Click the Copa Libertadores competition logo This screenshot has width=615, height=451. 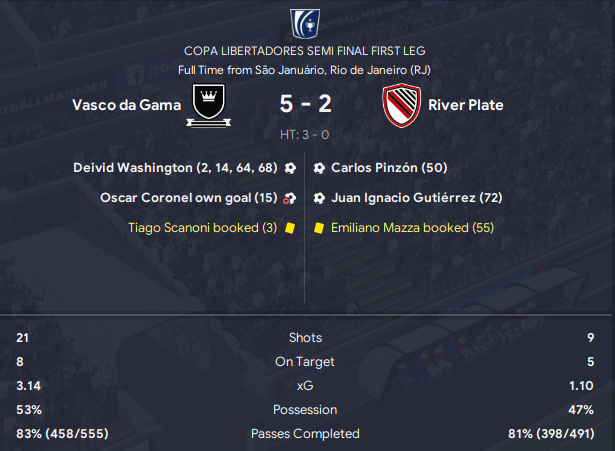pyautogui.click(x=306, y=22)
